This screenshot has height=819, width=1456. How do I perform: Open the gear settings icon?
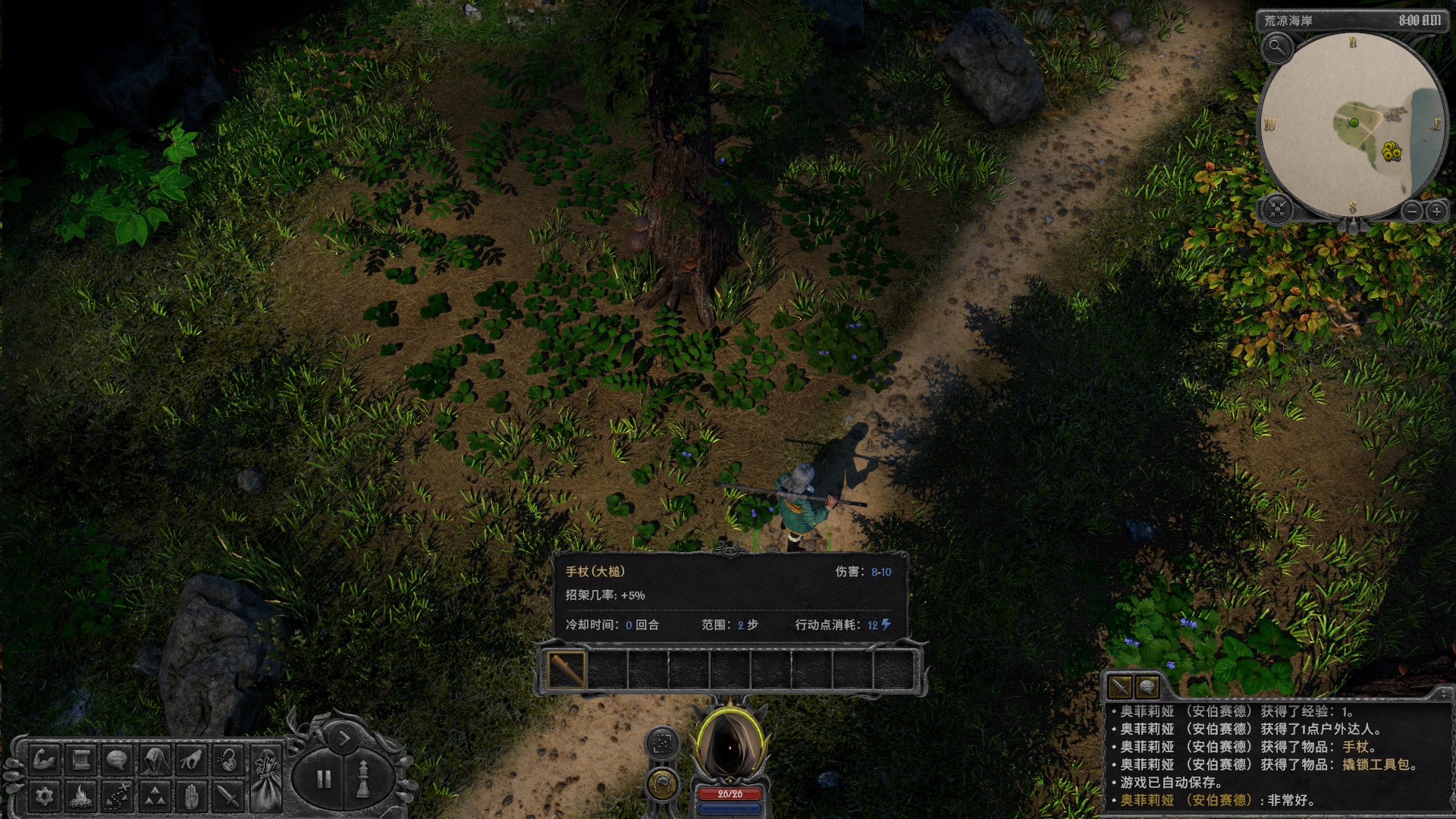coord(44,796)
